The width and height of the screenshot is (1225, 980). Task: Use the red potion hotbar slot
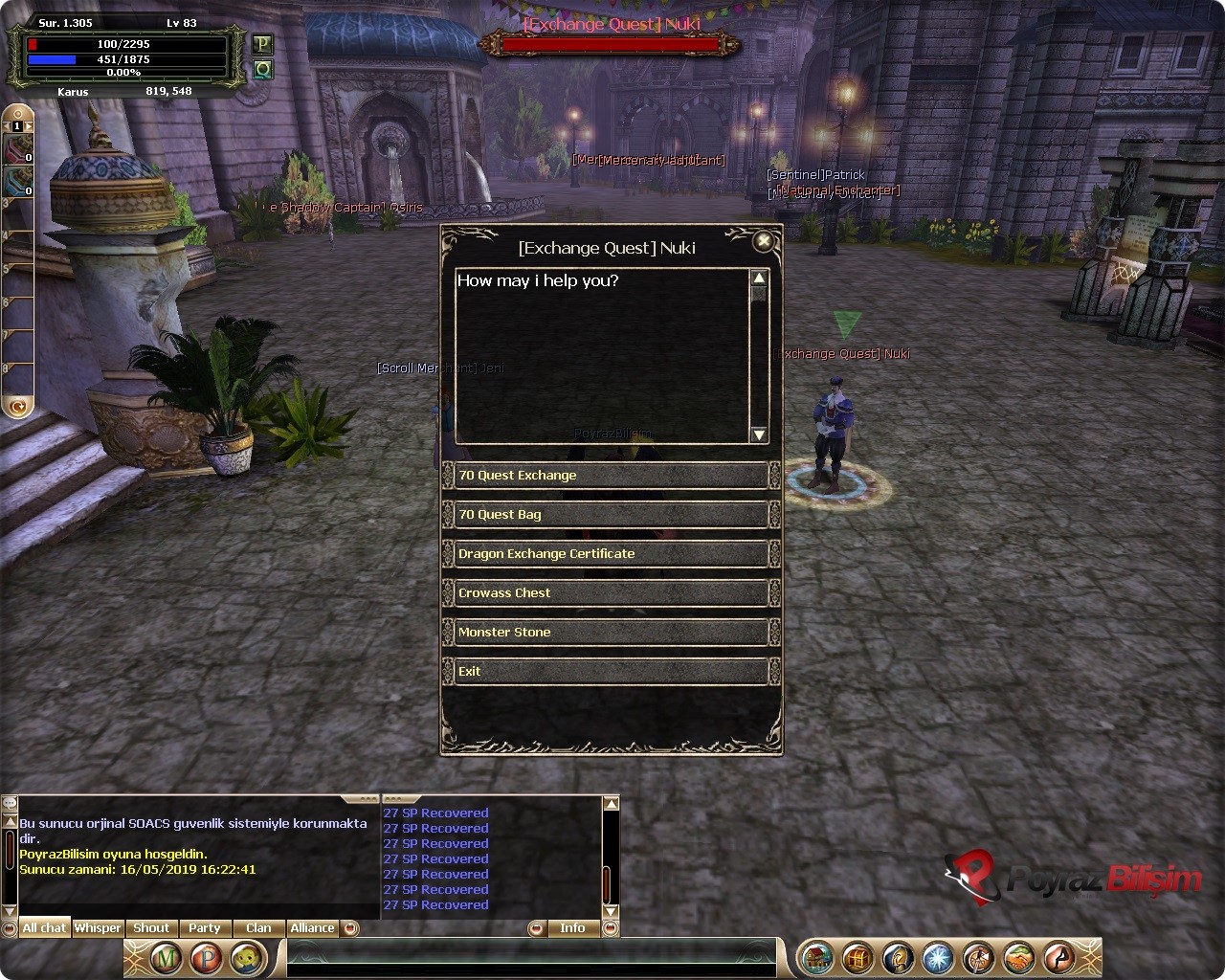tap(18, 150)
